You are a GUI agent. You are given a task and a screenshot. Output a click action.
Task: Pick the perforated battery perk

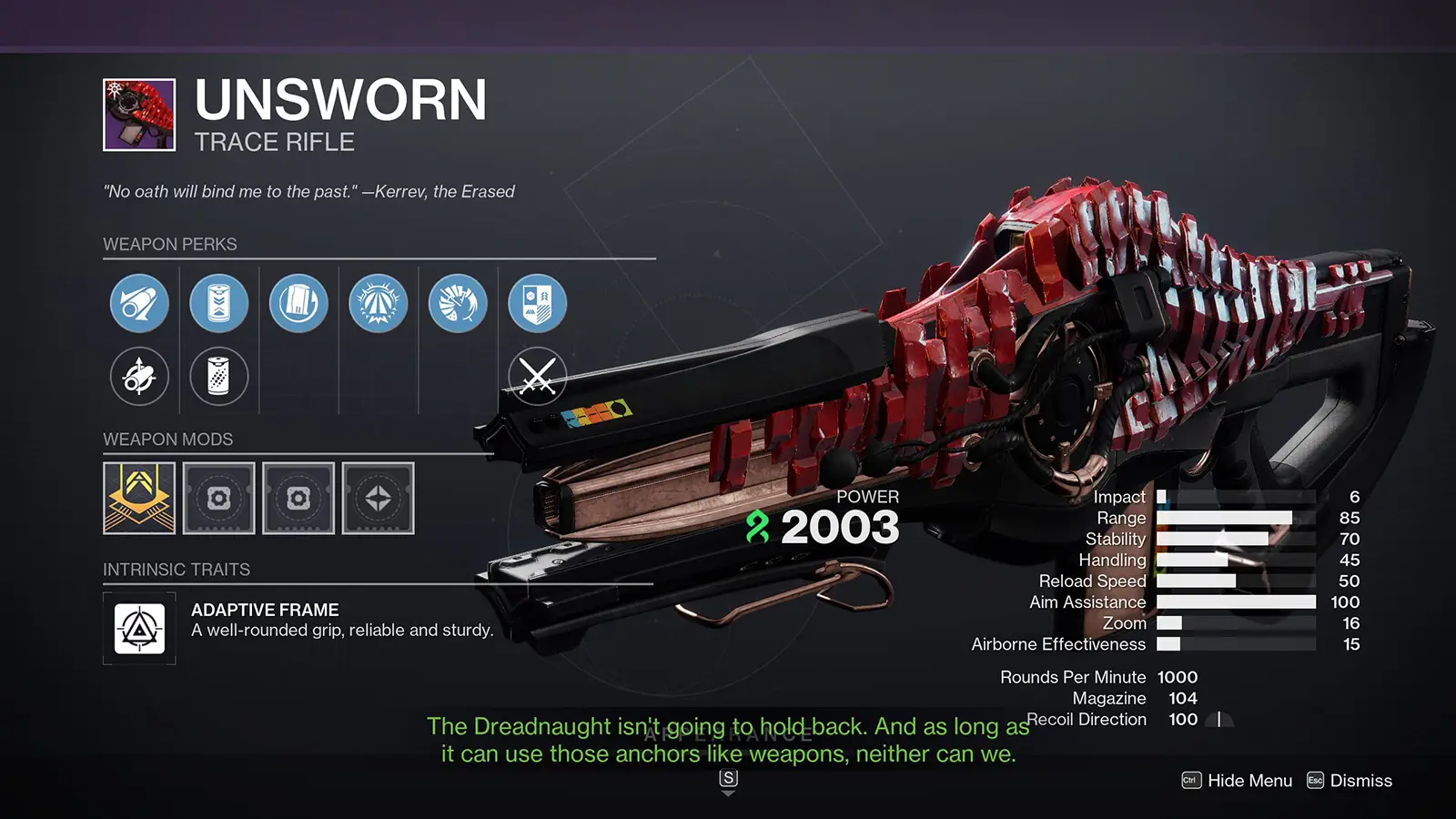(x=218, y=376)
